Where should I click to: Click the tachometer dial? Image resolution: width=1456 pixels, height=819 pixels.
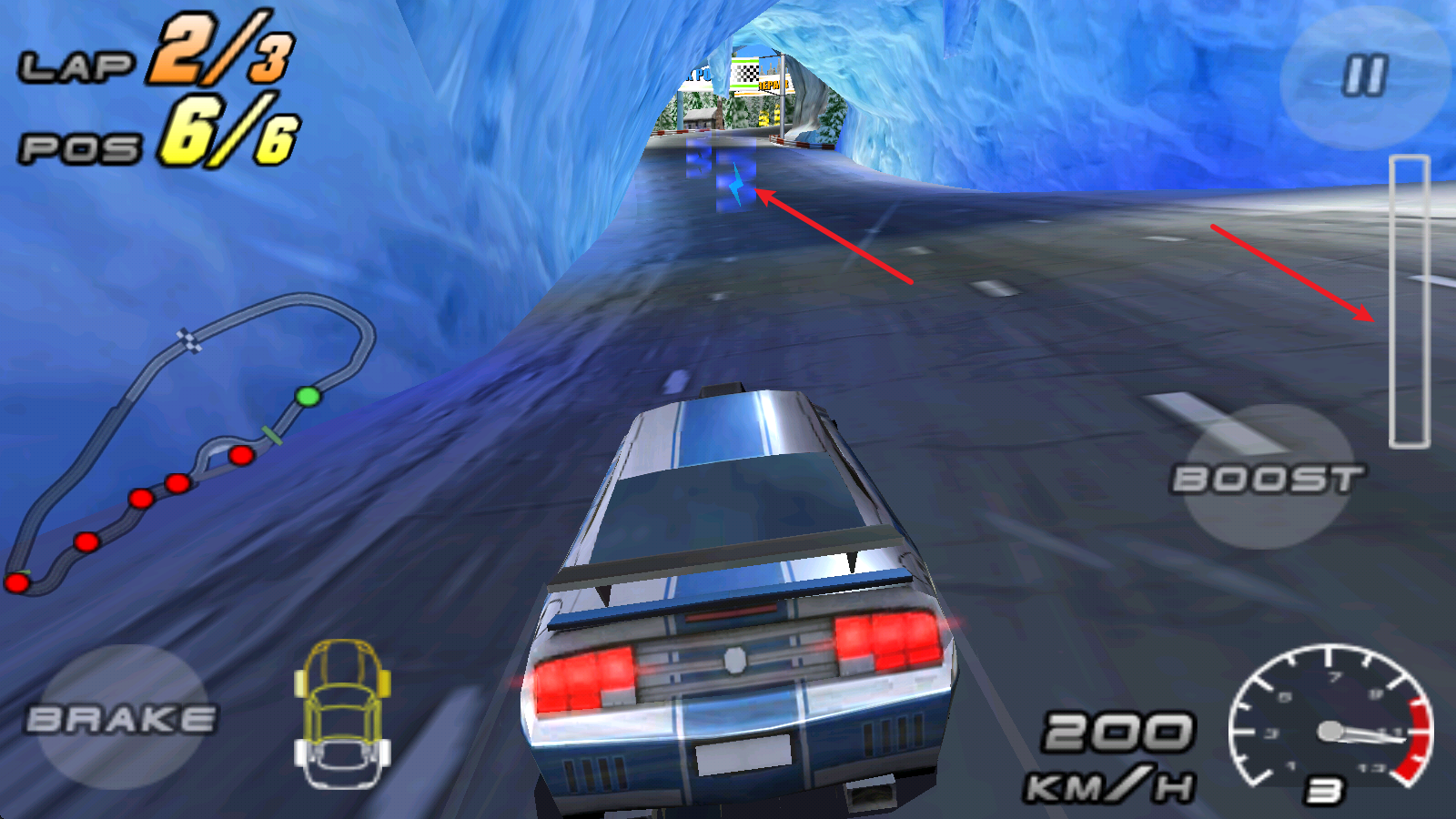coord(1331,728)
